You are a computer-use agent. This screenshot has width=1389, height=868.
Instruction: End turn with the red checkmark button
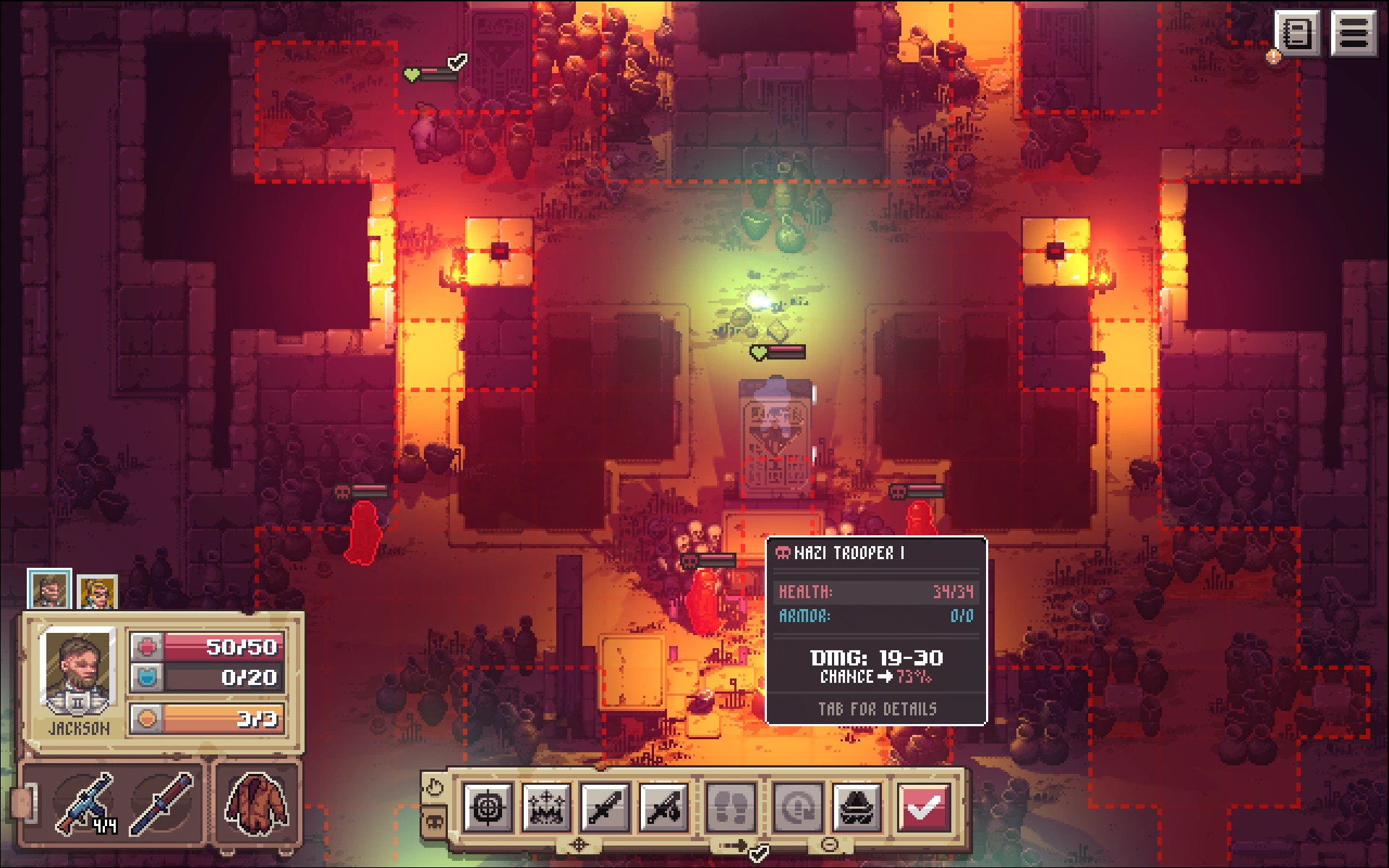click(x=924, y=807)
